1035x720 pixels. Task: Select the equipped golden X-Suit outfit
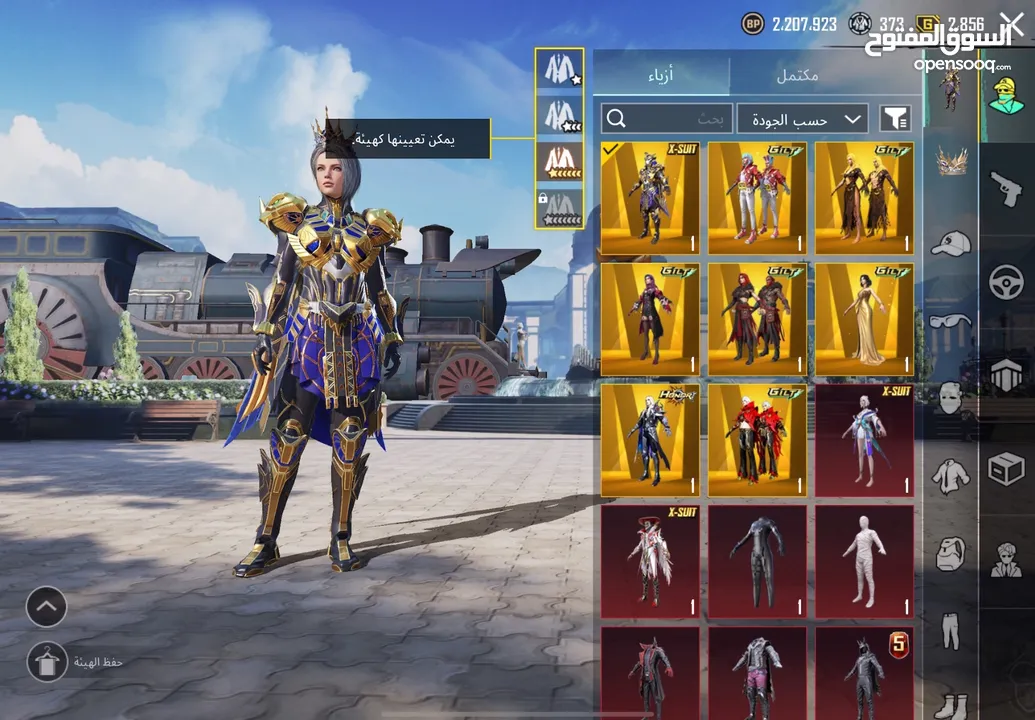click(x=650, y=198)
